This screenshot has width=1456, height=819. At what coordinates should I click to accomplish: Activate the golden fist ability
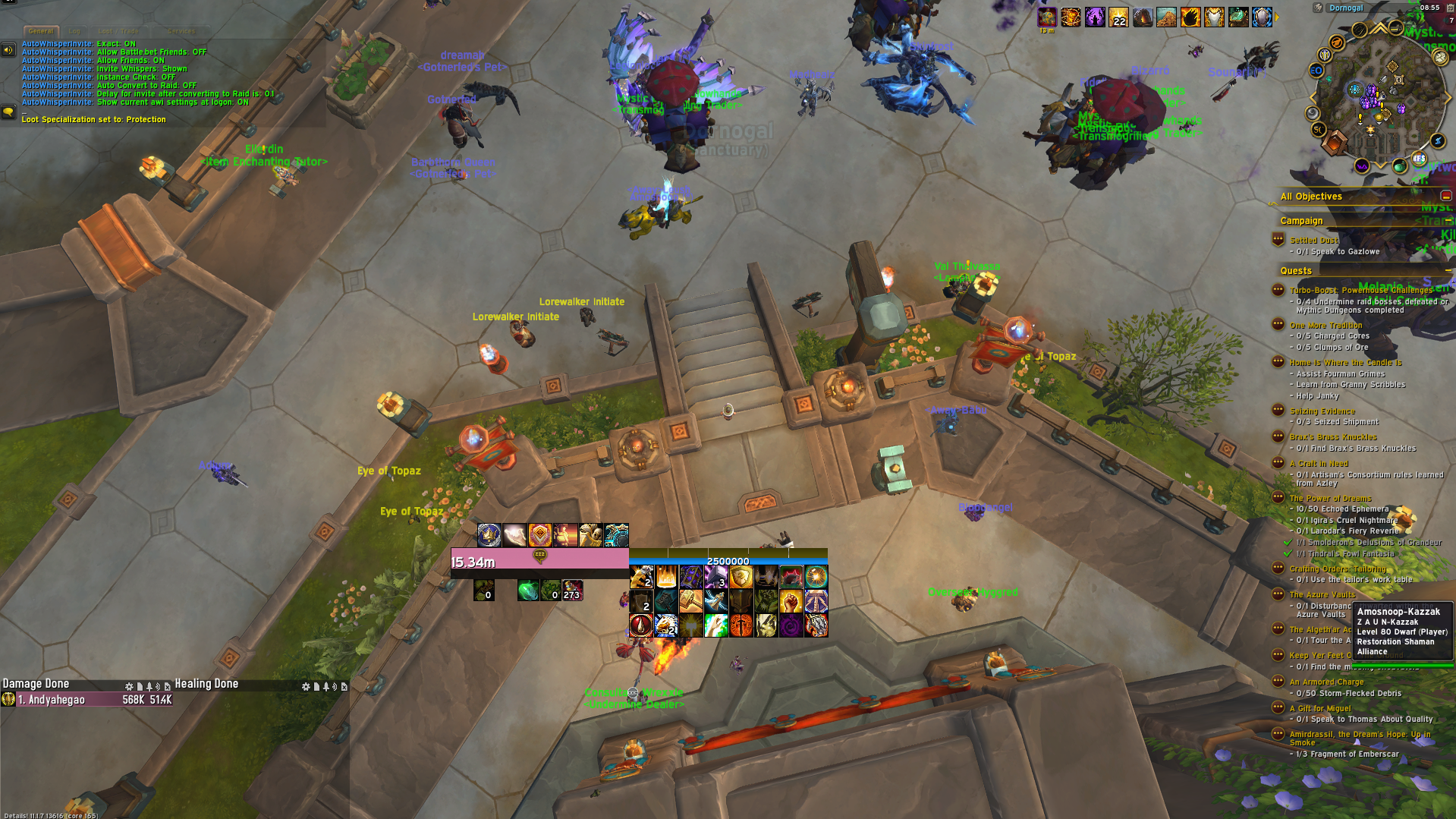coord(791,601)
